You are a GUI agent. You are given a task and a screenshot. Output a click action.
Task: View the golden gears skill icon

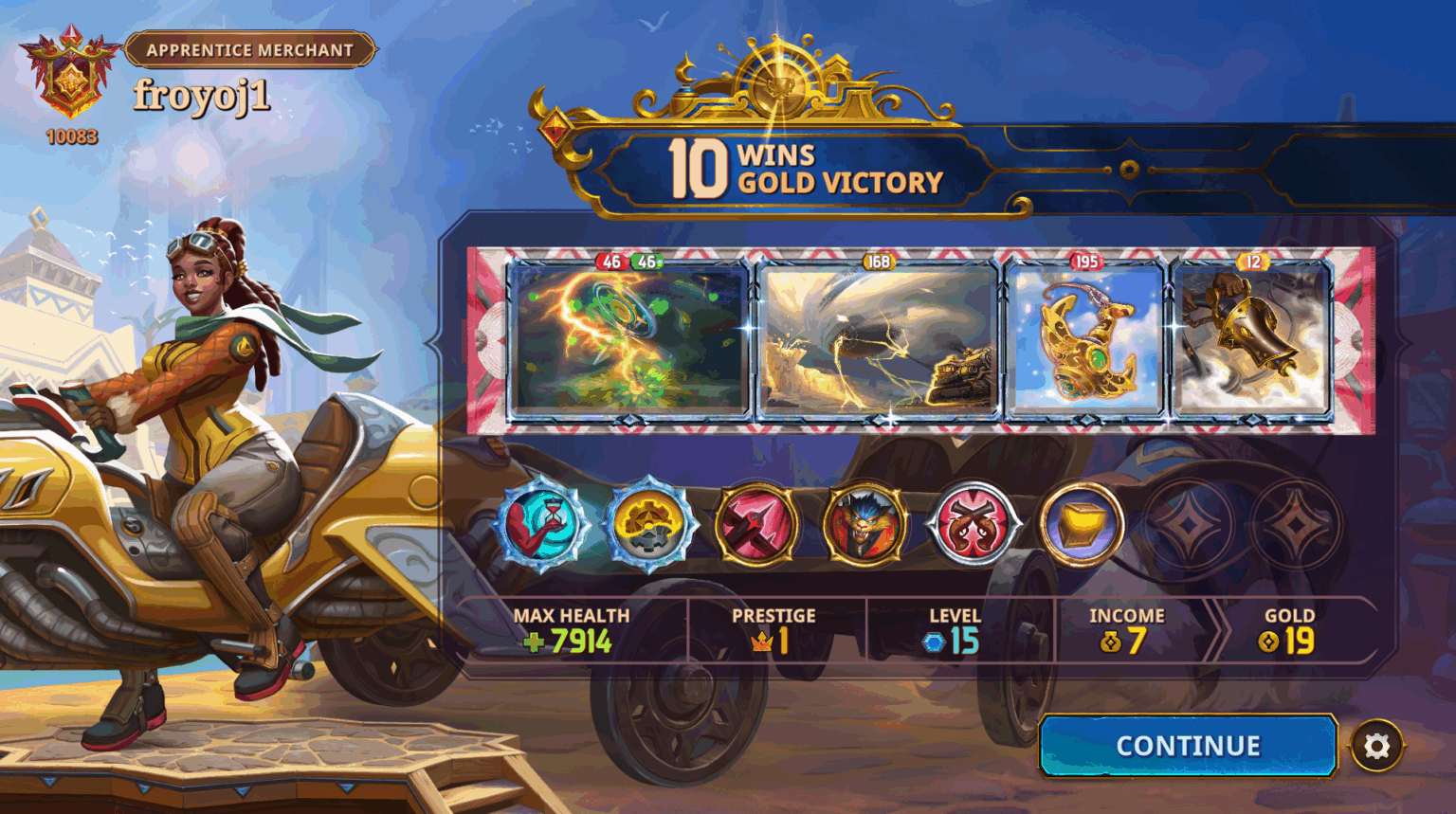click(x=649, y=524)
